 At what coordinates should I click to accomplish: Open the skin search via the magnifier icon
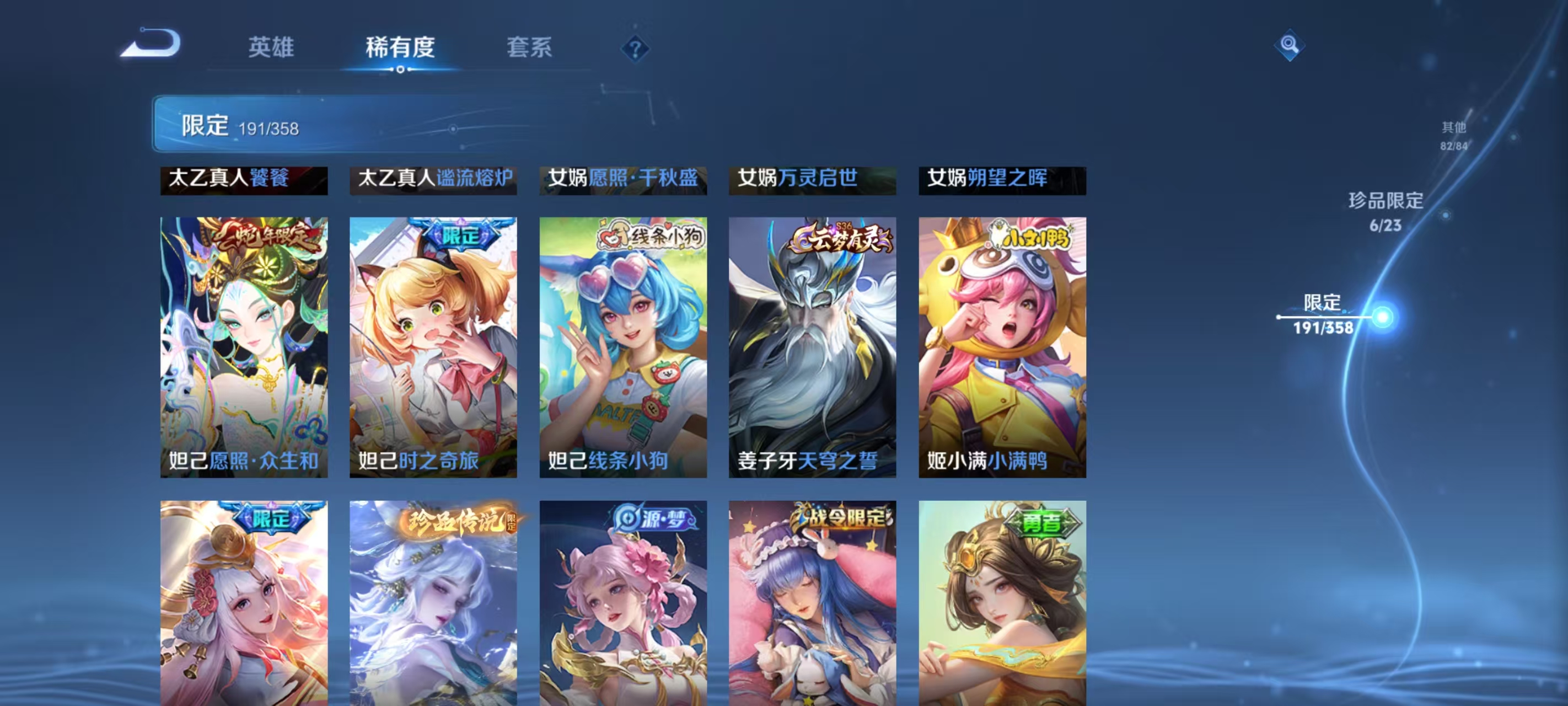coord(1291,46)
